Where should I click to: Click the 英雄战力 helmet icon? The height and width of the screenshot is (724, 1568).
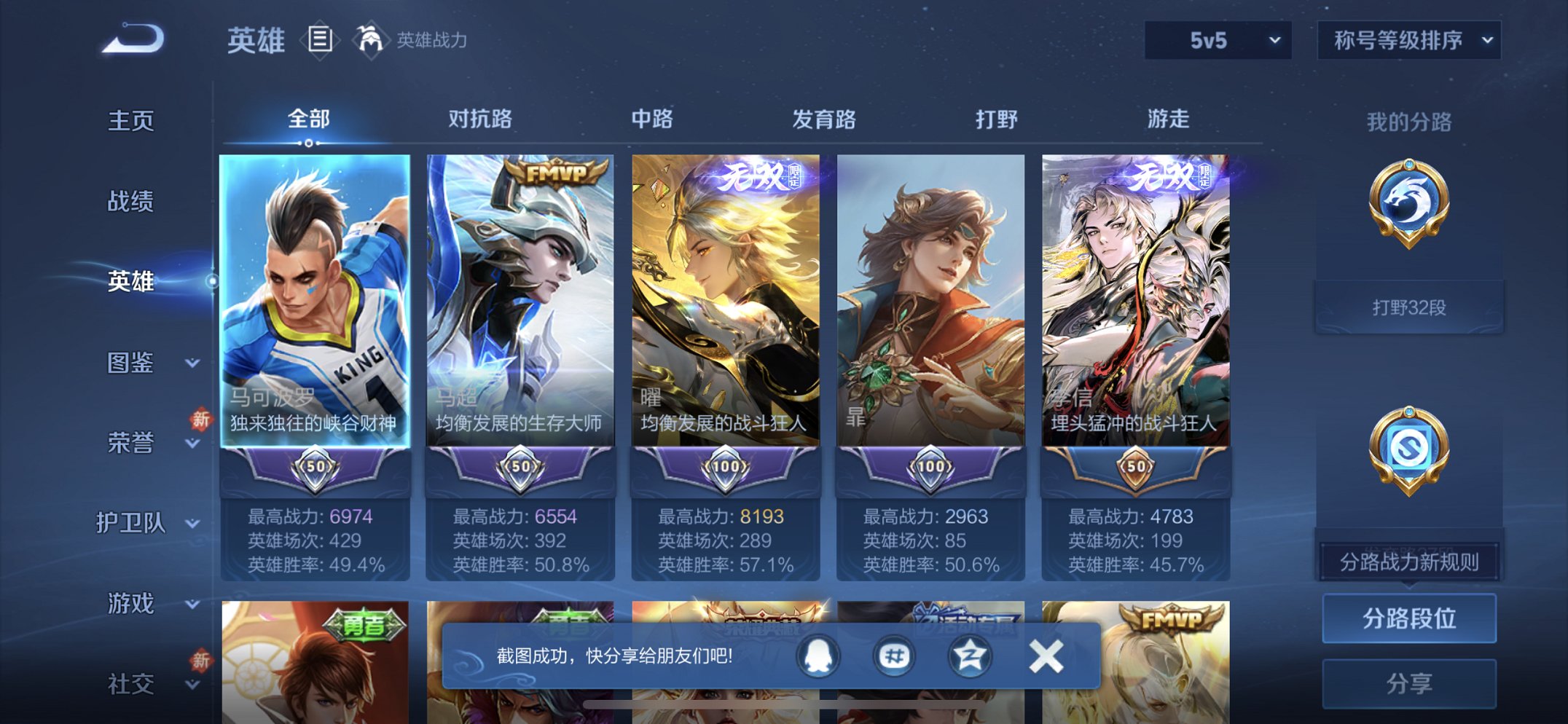click(x=370, y=40)
